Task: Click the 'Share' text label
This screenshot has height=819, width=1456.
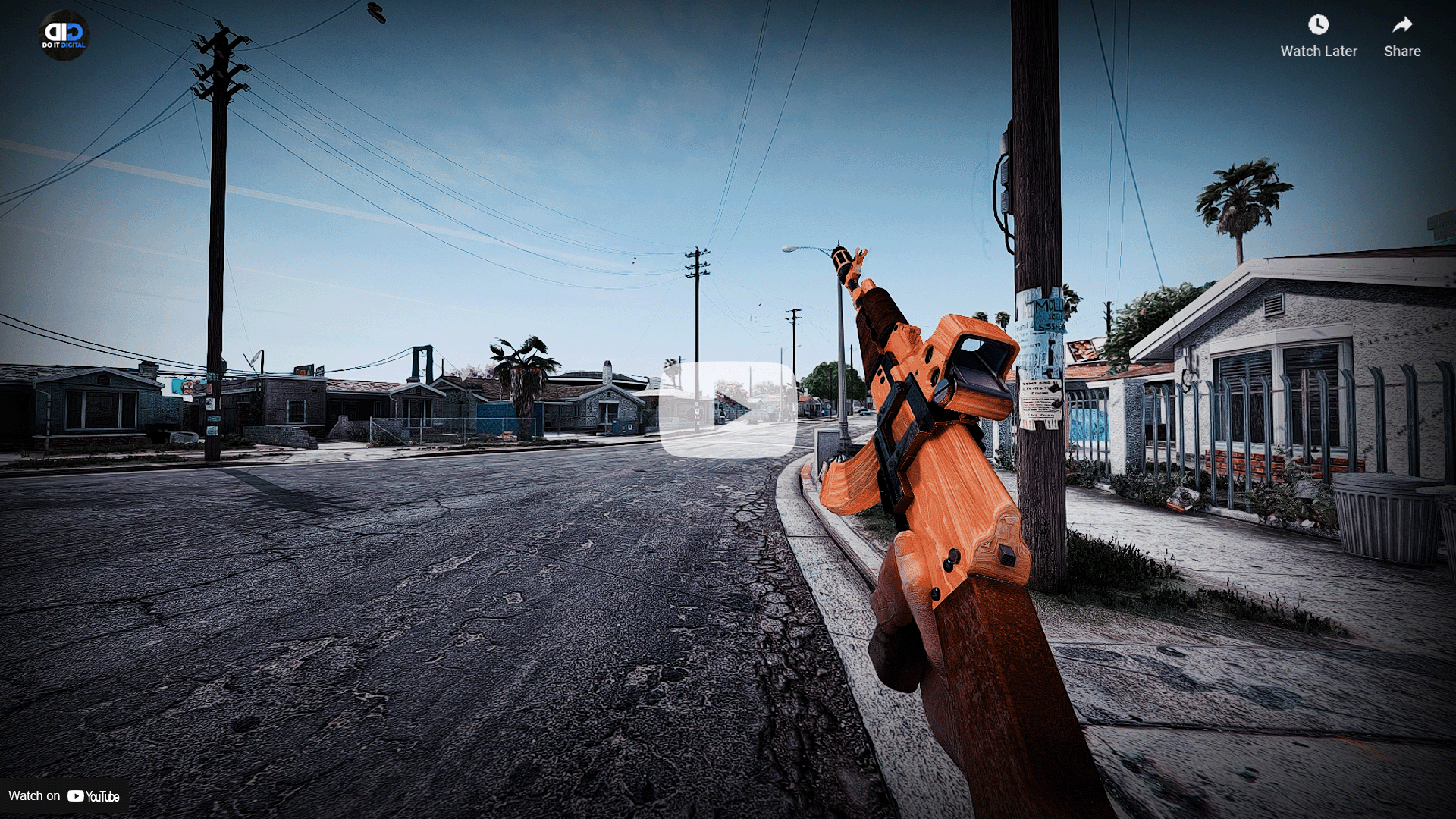Action: (1401, 52)
